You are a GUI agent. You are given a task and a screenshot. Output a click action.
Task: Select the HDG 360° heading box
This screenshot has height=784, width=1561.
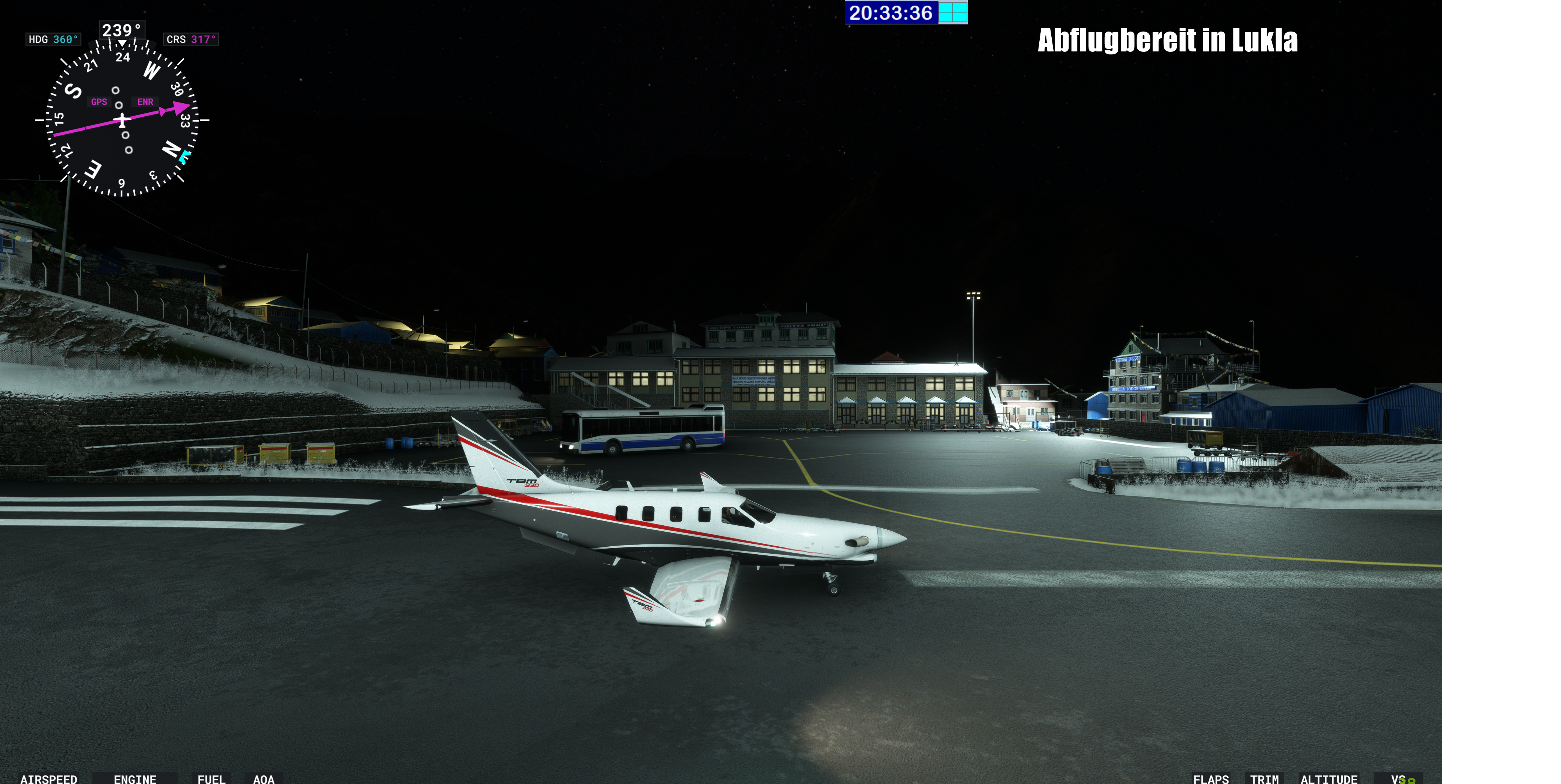click(53, 39)
